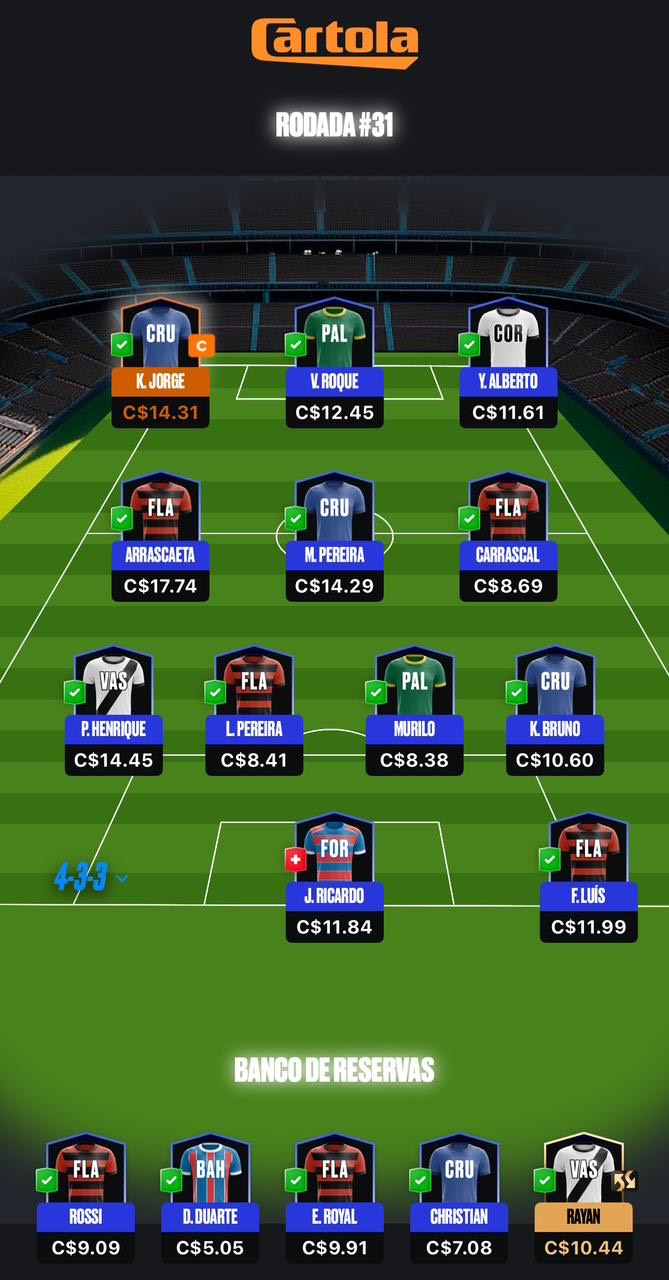Viewport: 669px width, 1280px height.
Task: Select Y. Alberto's Corinthians card
Action: tap(508, 362)
